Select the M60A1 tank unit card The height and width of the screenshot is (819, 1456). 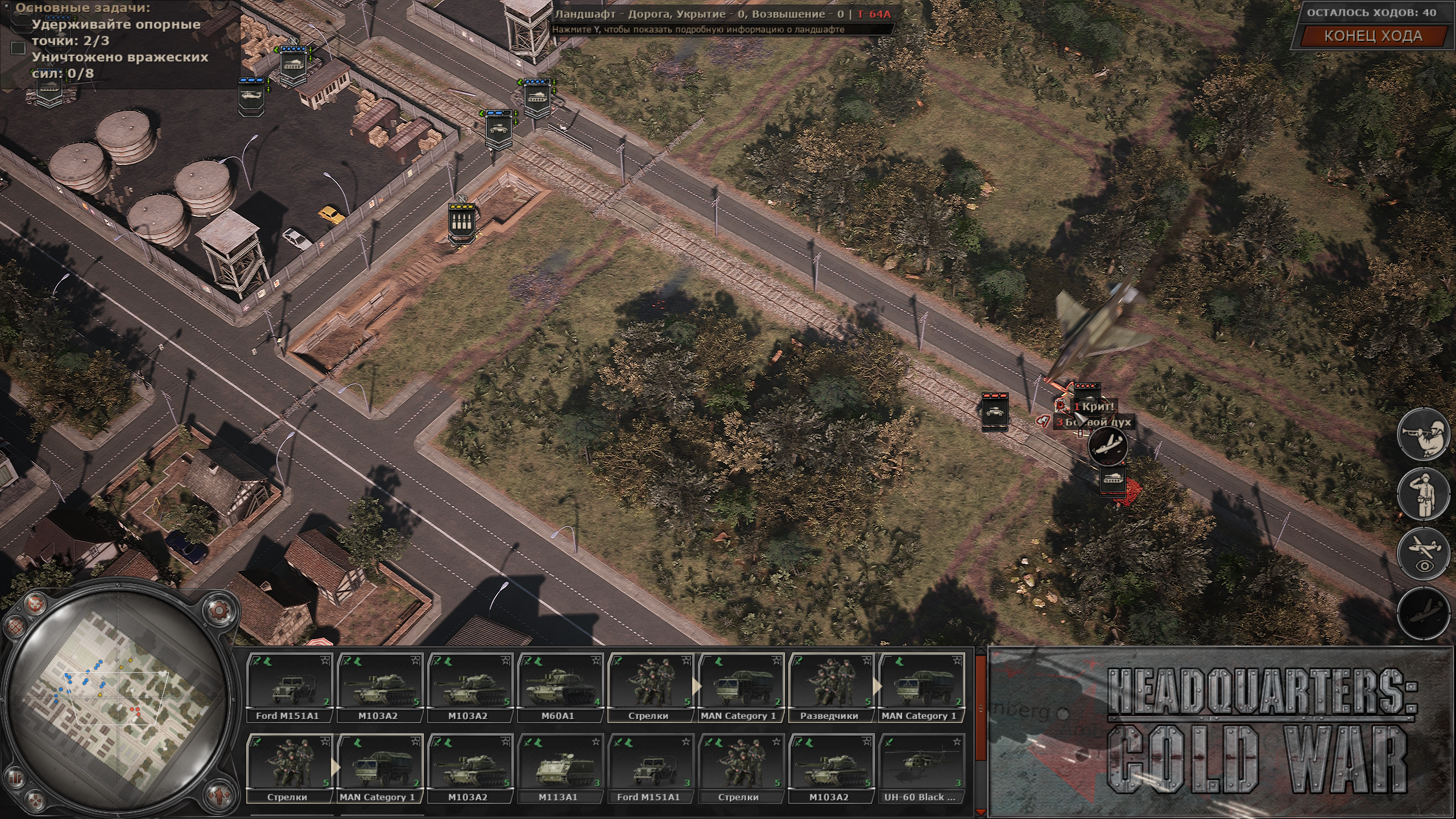point(558,688)
